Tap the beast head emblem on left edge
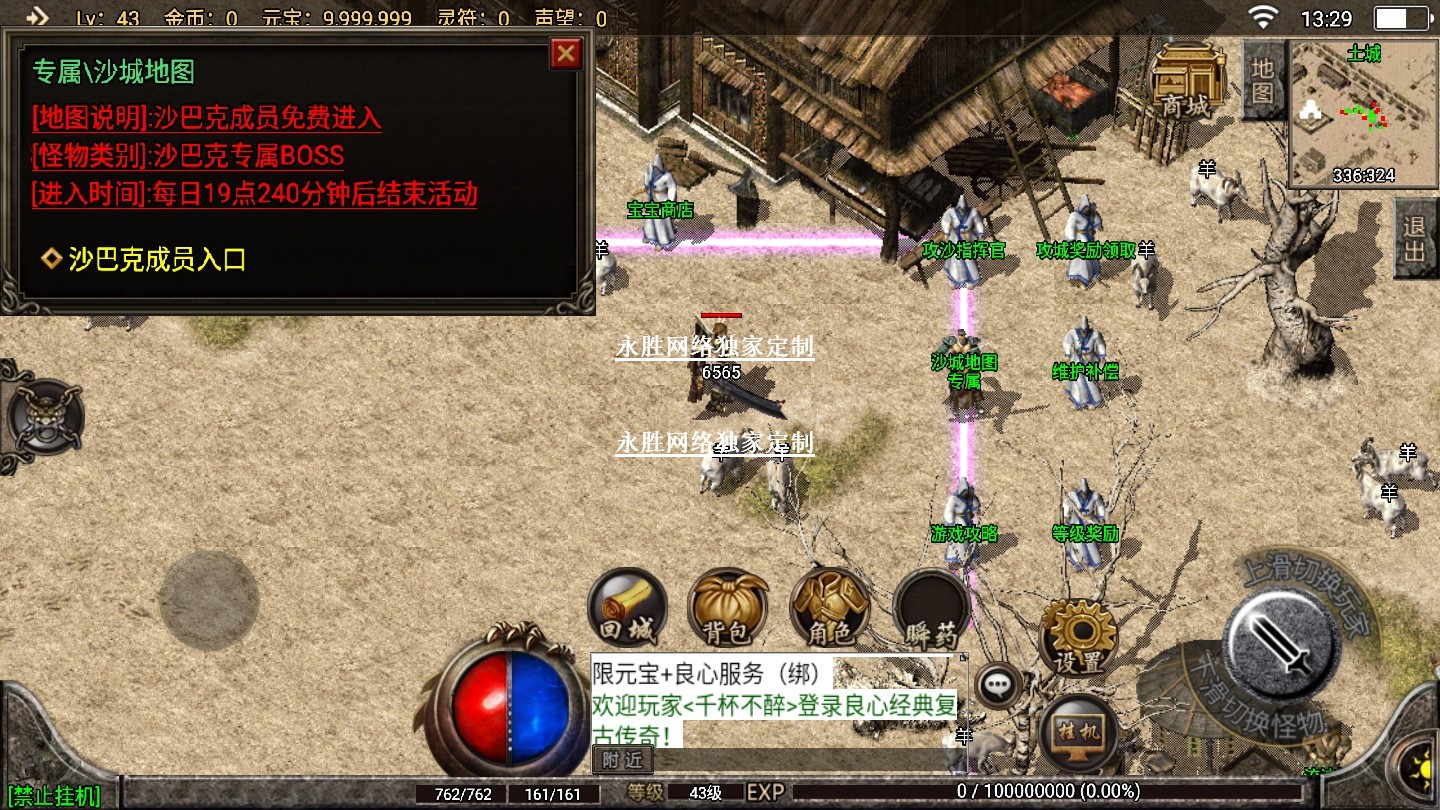Screen dimensions: 1440x810 pyautogui.click(x=45, y=416)
